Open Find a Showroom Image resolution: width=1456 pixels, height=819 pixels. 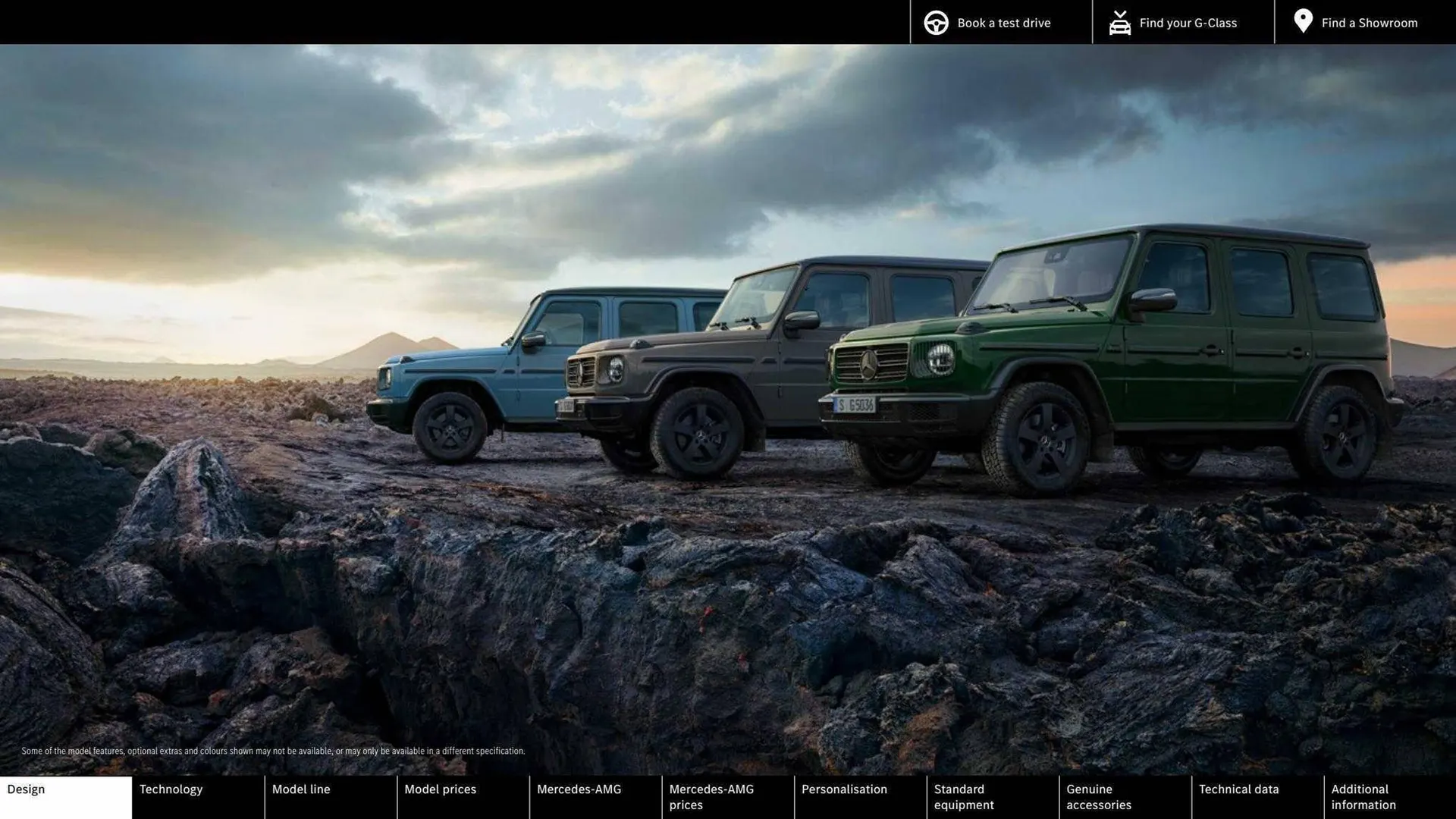[x=1370, y=23]
